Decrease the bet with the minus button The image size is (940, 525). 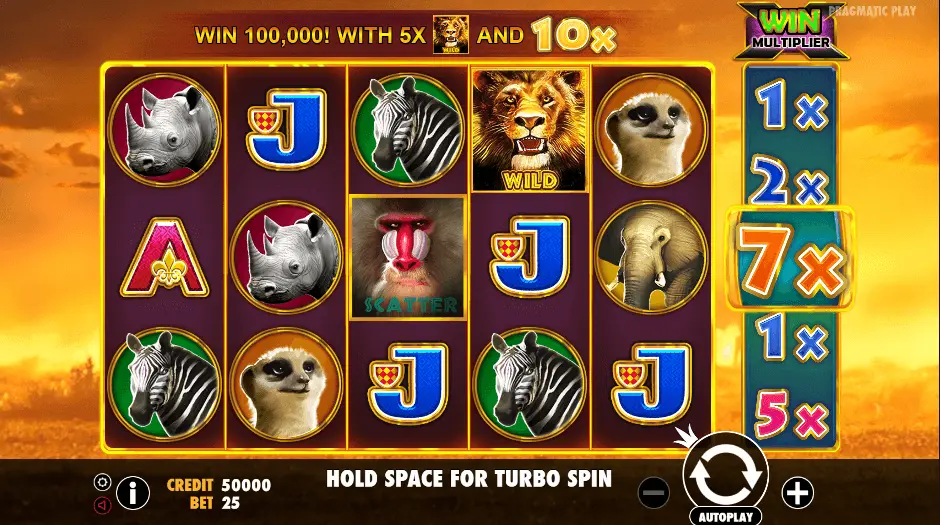(653, 492)
